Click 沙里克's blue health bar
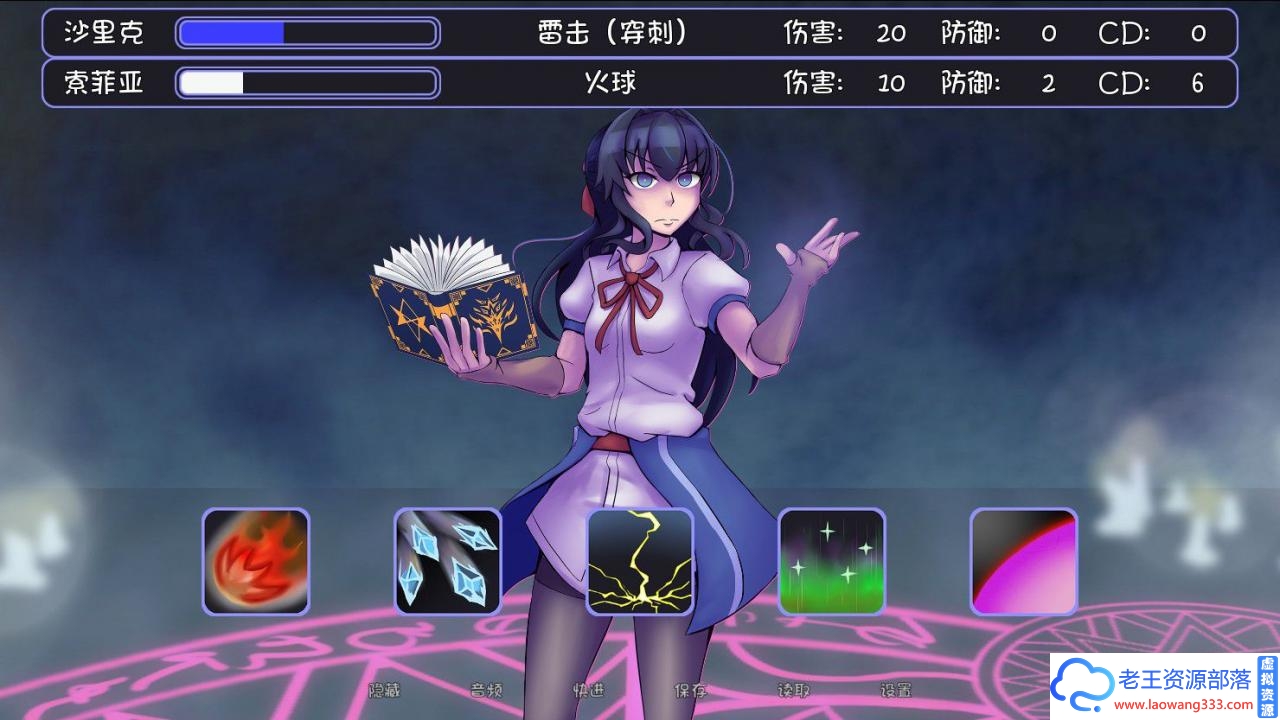Viewport: 1280px width, 720px height. tap(230, 33)
